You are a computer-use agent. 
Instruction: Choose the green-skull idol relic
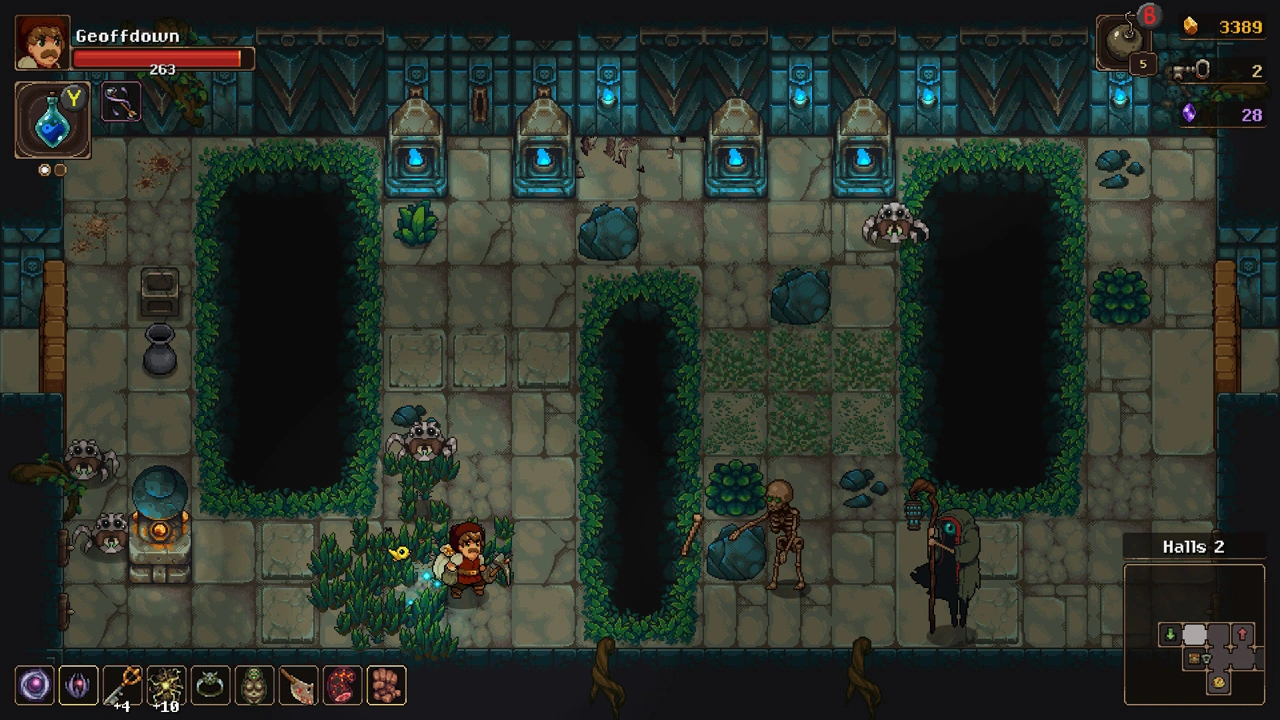(x=254, y=685)
